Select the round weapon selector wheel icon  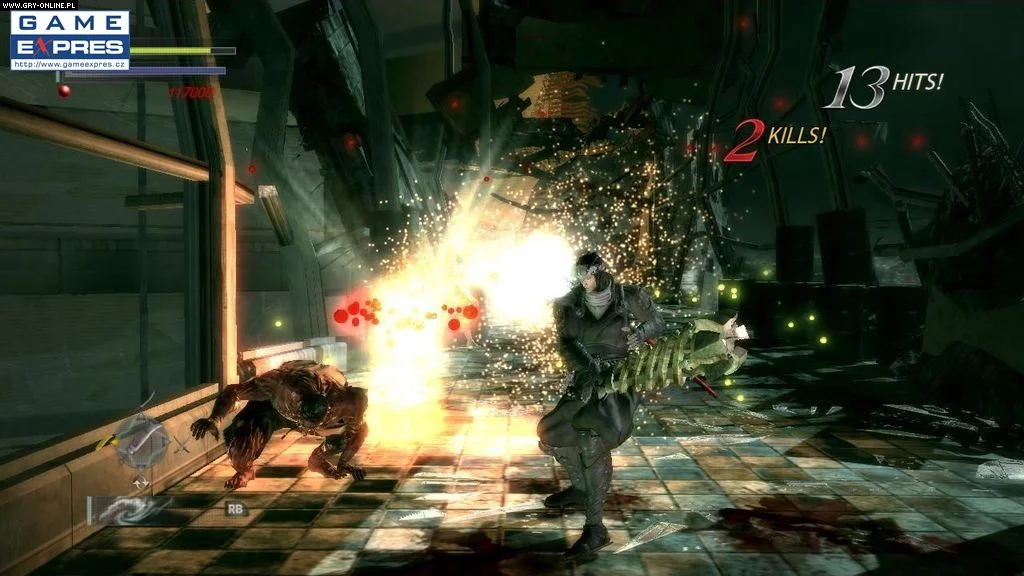(x=141, y=445)
